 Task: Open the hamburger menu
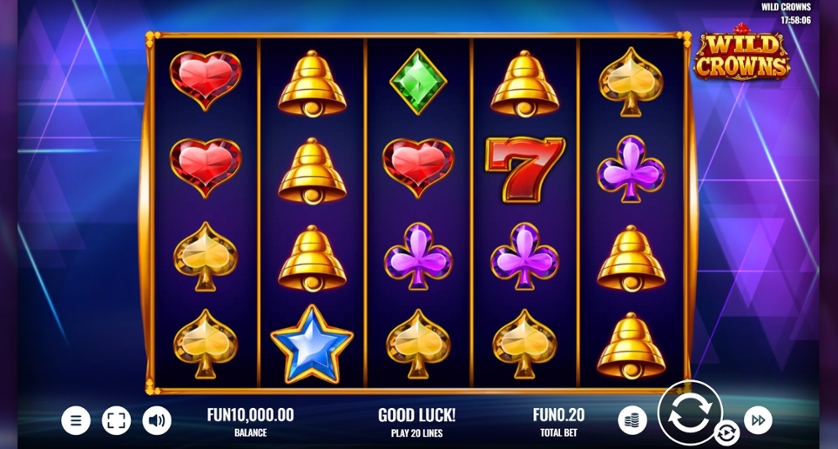[x=76, y=420]
